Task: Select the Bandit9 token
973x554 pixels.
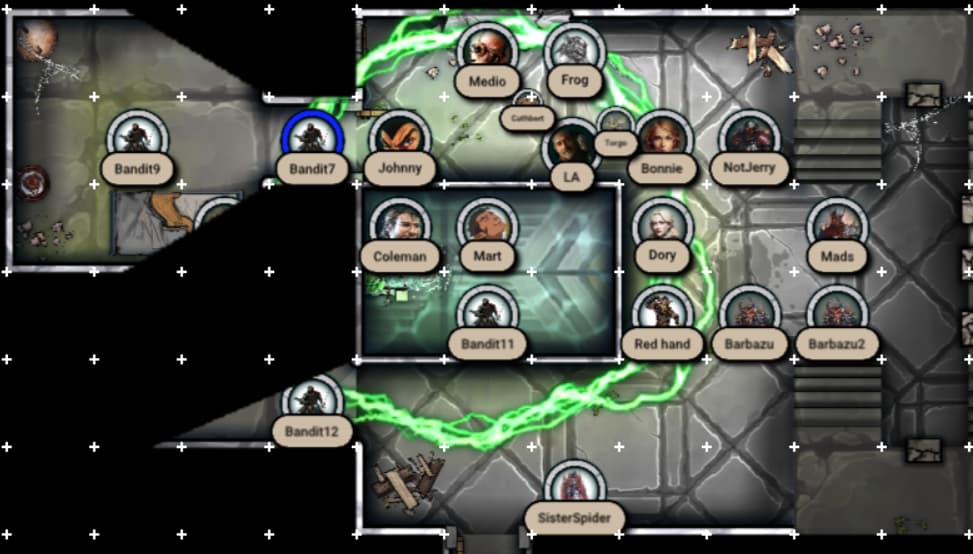Action: point(138,139)
